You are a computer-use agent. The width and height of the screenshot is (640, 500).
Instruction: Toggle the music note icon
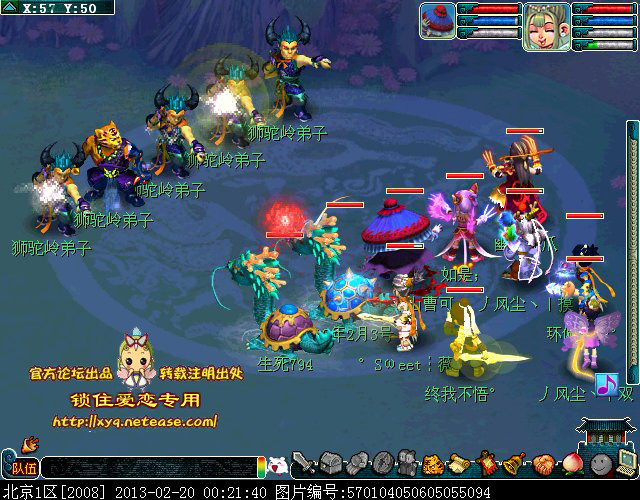click(606, 384)
